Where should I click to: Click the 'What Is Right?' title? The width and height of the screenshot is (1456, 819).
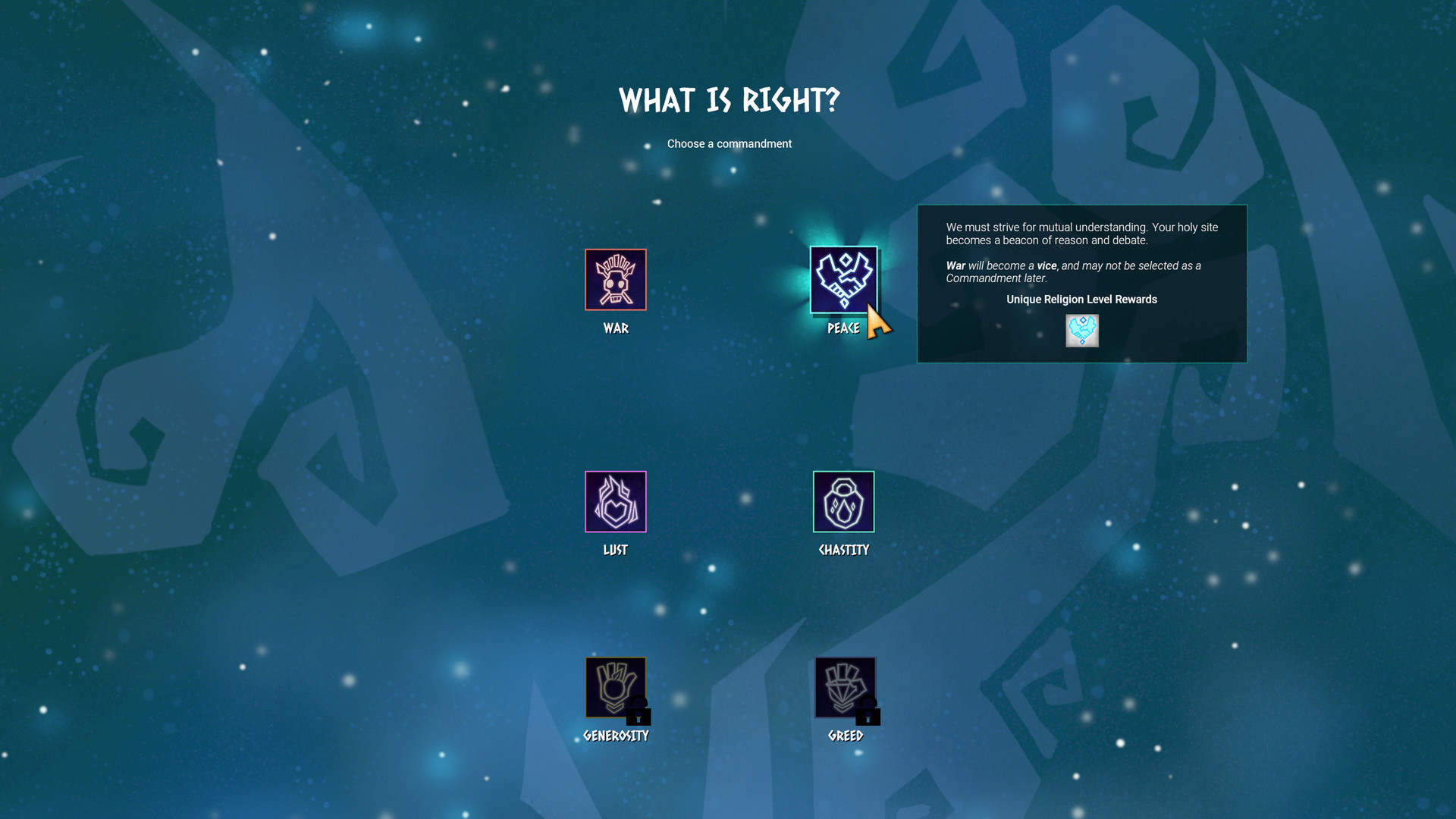[730, 98]
